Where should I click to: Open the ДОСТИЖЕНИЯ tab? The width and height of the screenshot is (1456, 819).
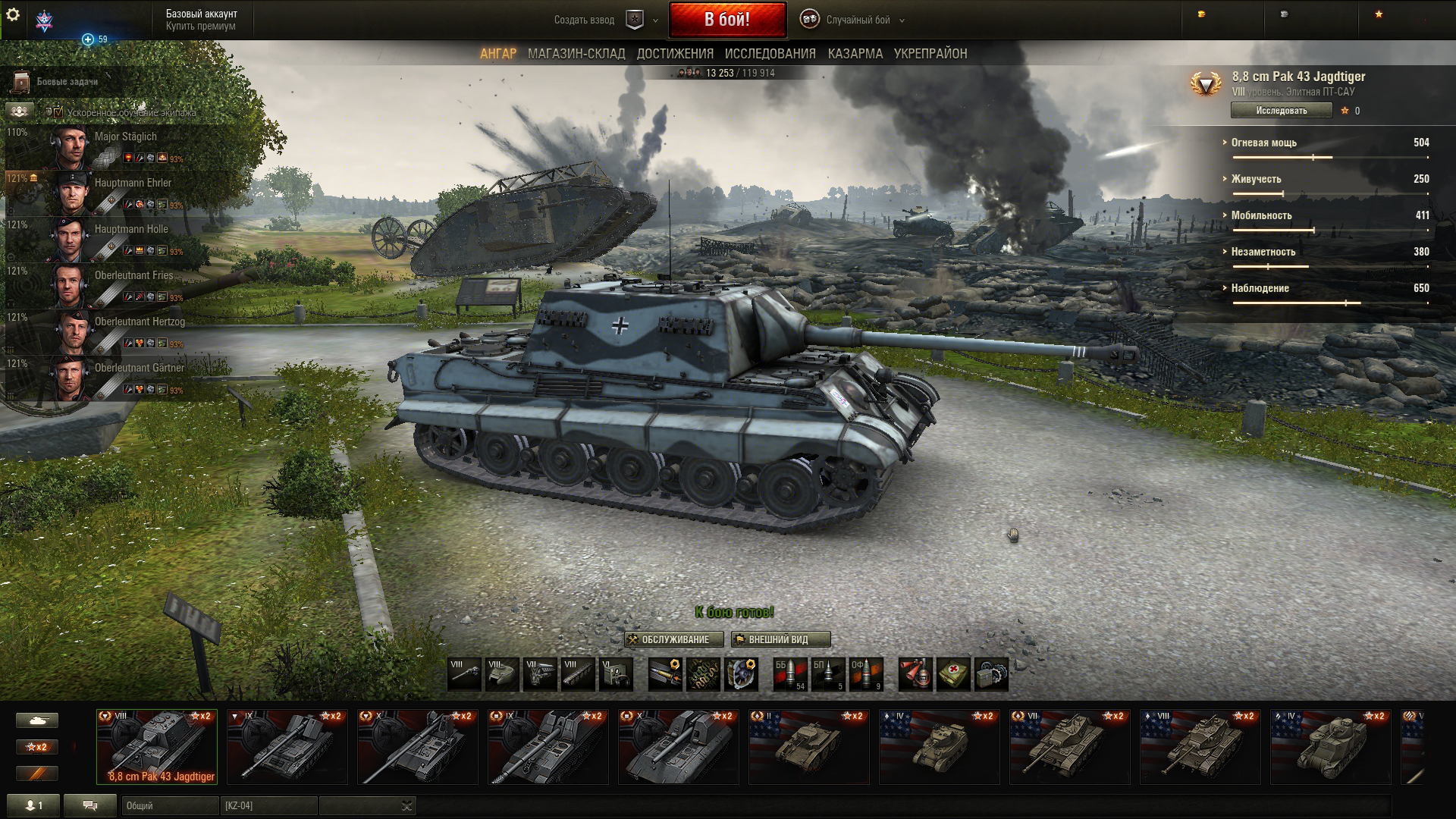click(x=675, y=54)
